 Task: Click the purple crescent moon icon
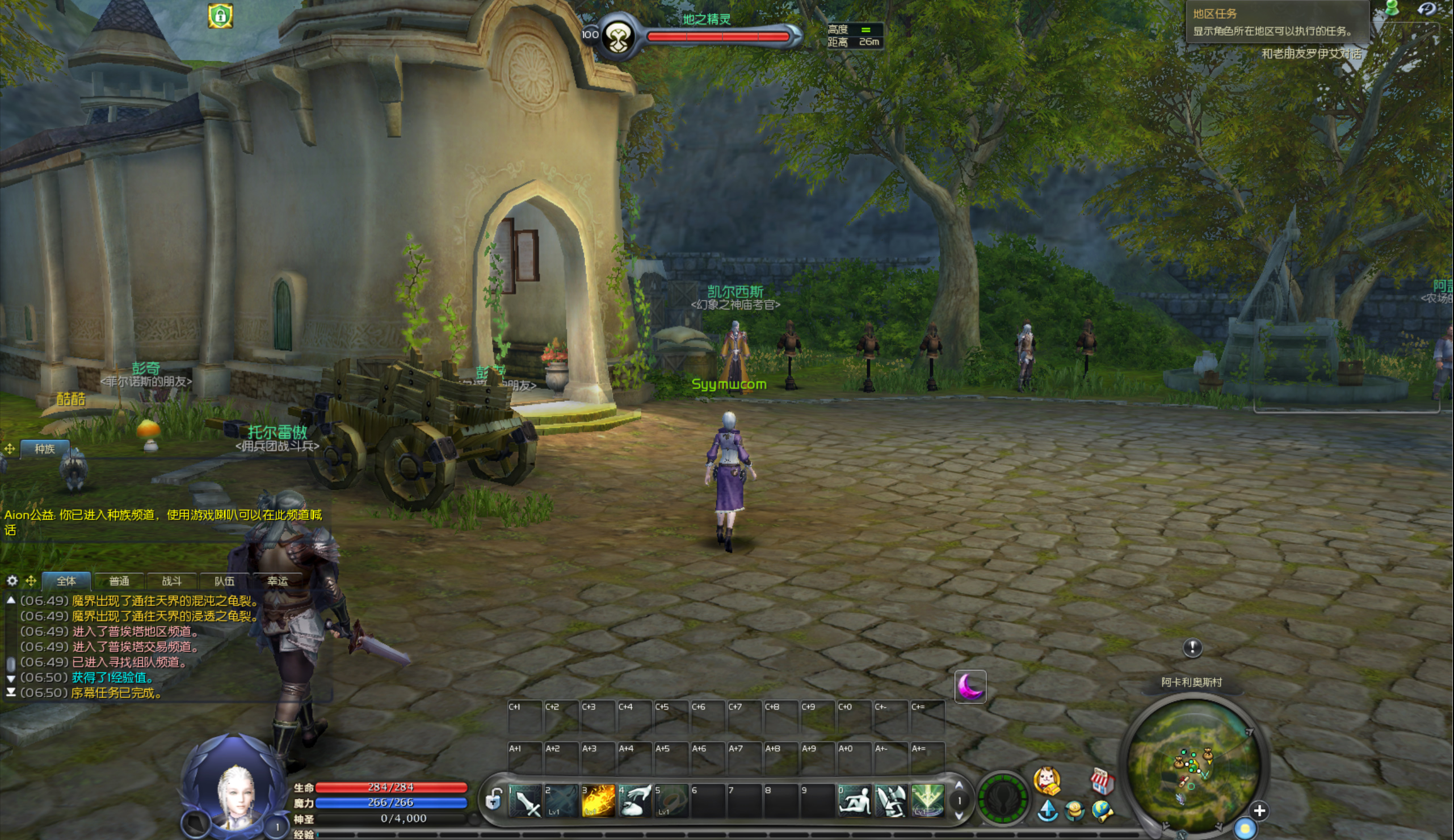970,687
